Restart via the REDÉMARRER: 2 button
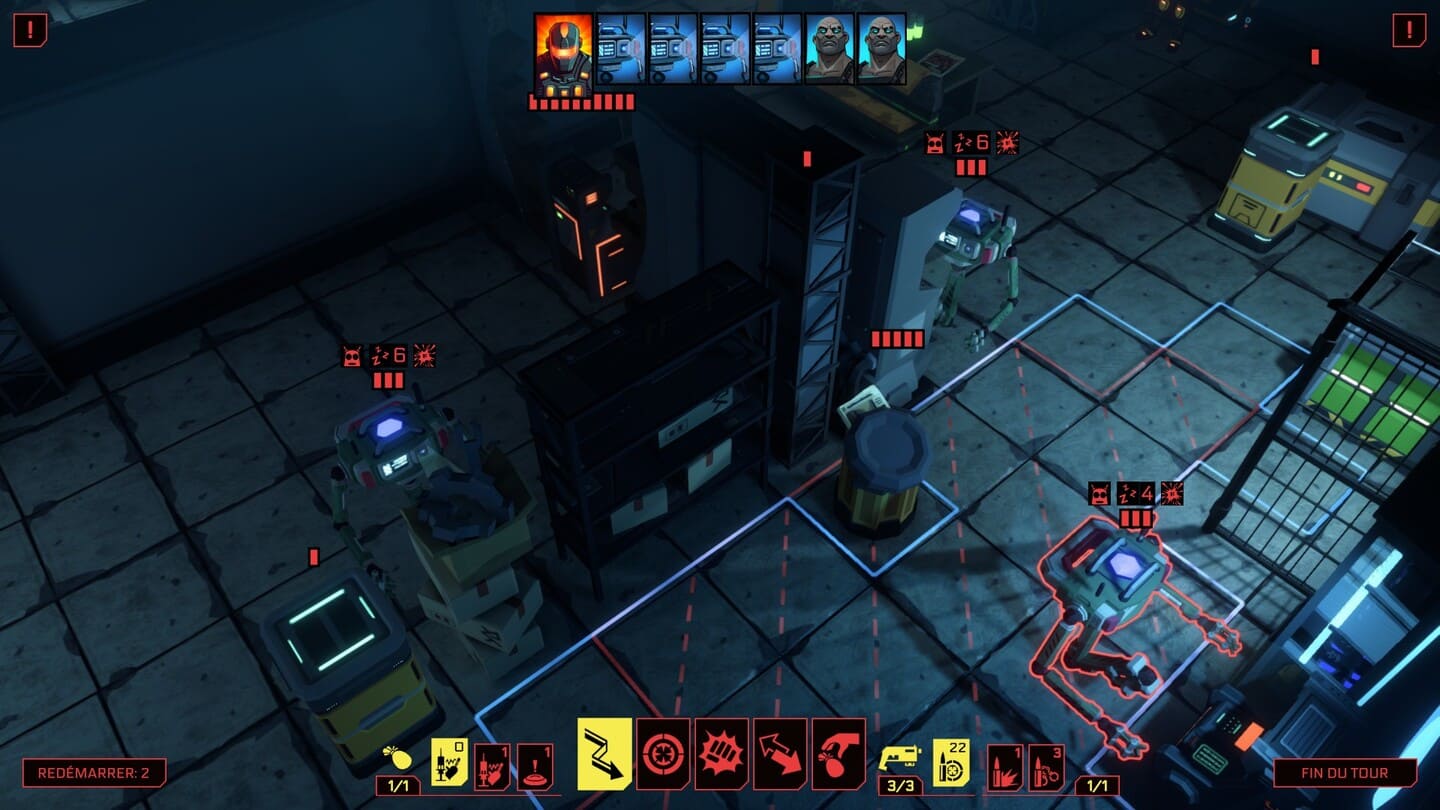Screen dimensions: 1440x810 [94, 773]
